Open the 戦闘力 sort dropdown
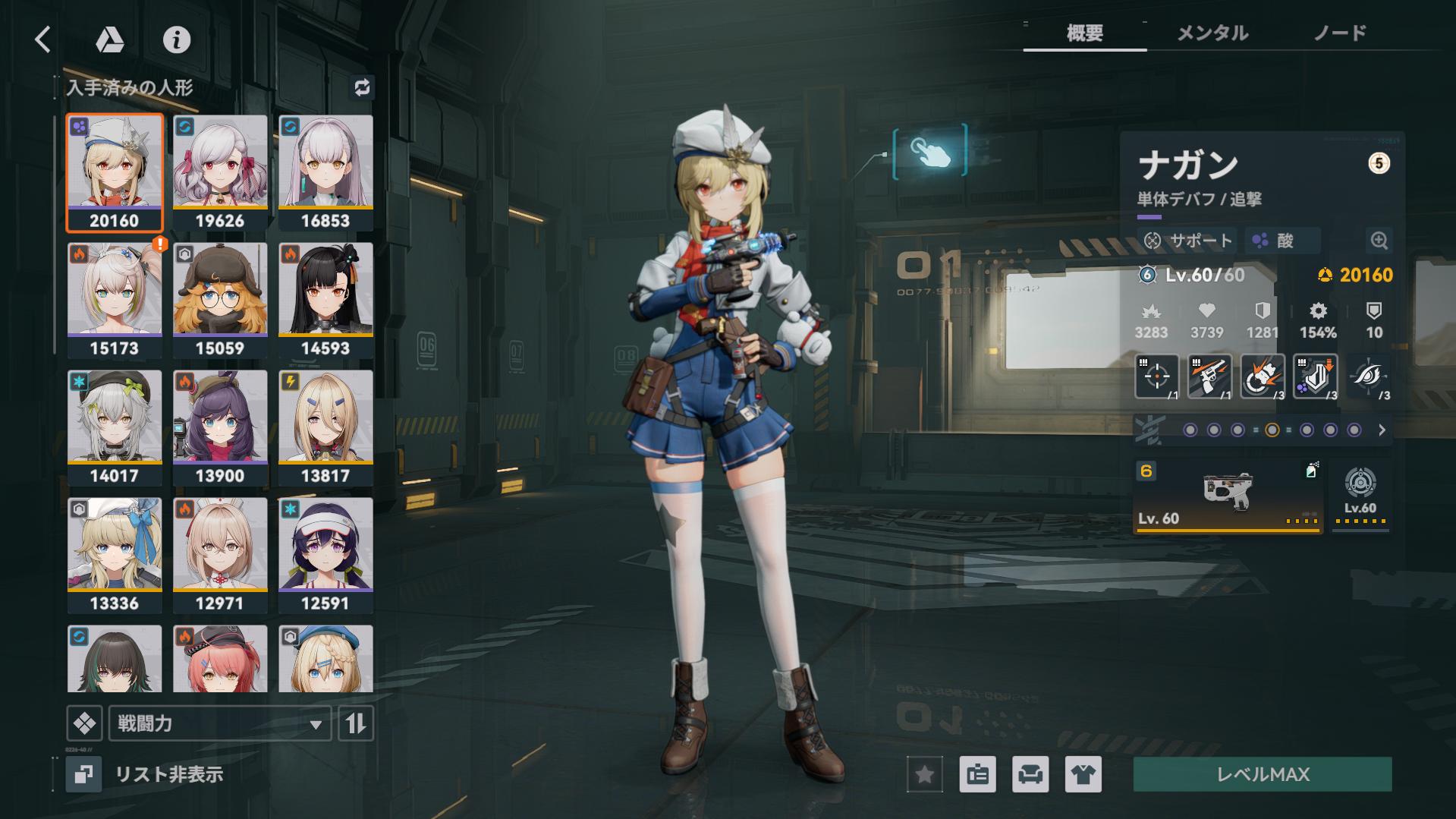 tap(220, 723)
